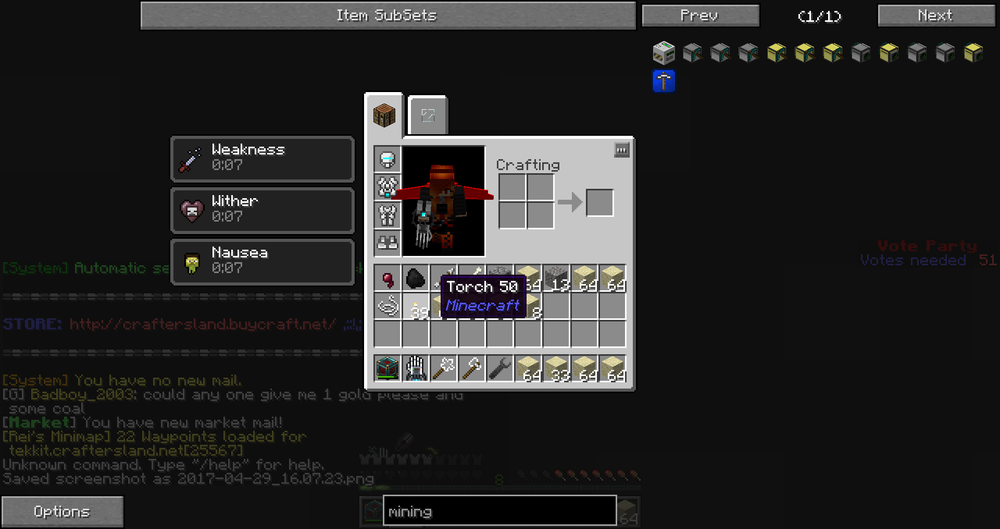Open the Item SubSets dropdown
The width and height of the screenshot is (1000, 529).
coord(387,16)
